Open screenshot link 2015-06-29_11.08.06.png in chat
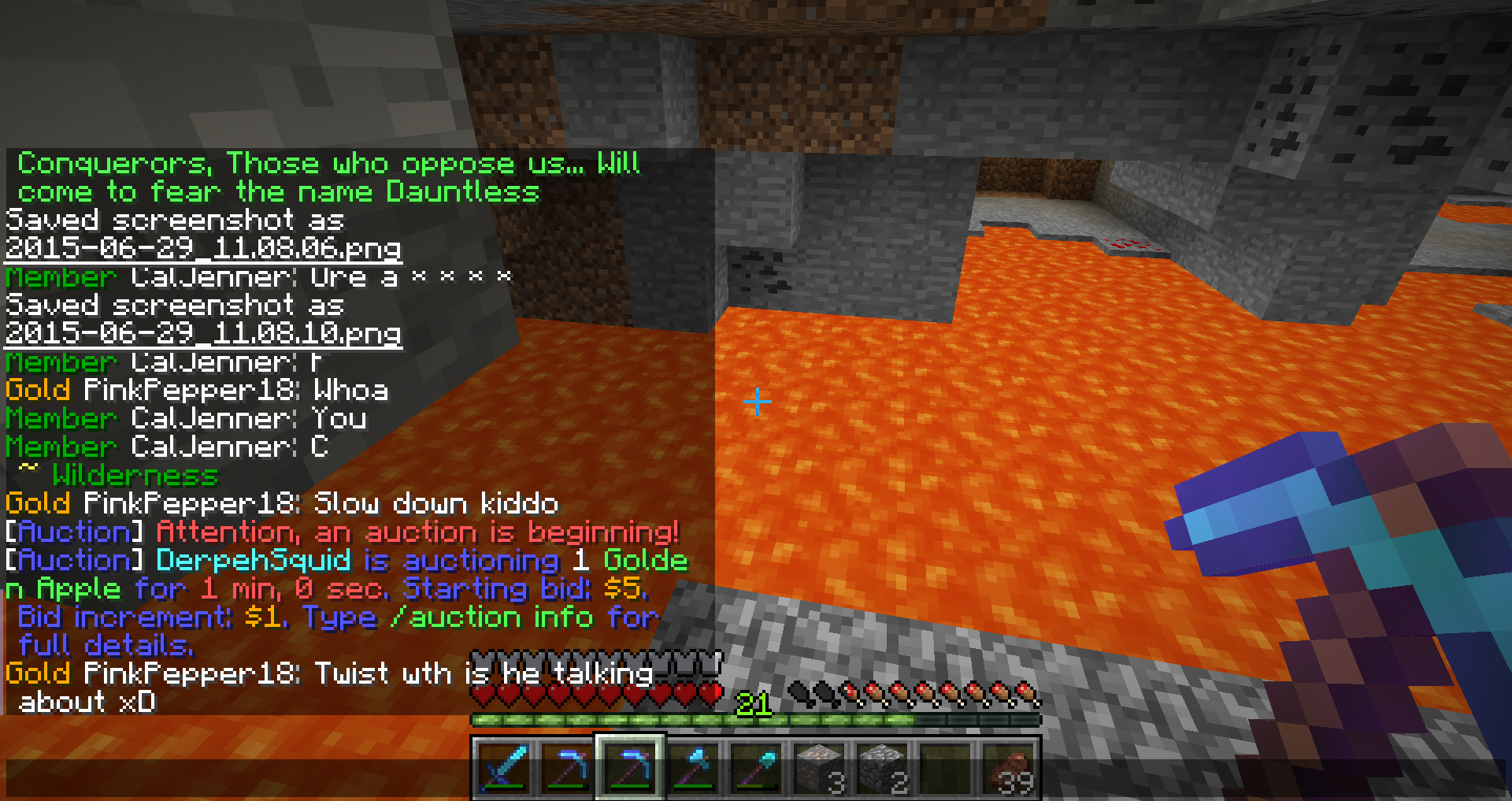This screenshot has height=801, width=1512. 203,248
